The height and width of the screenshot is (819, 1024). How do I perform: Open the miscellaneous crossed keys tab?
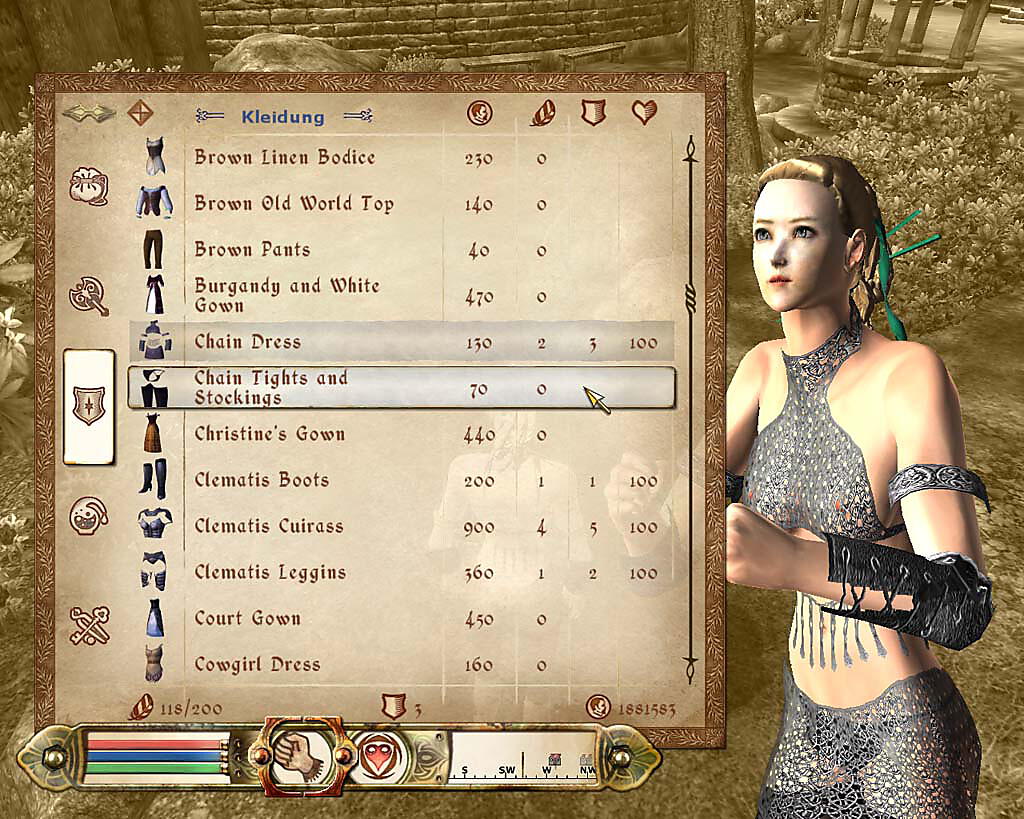coord(87,626)
